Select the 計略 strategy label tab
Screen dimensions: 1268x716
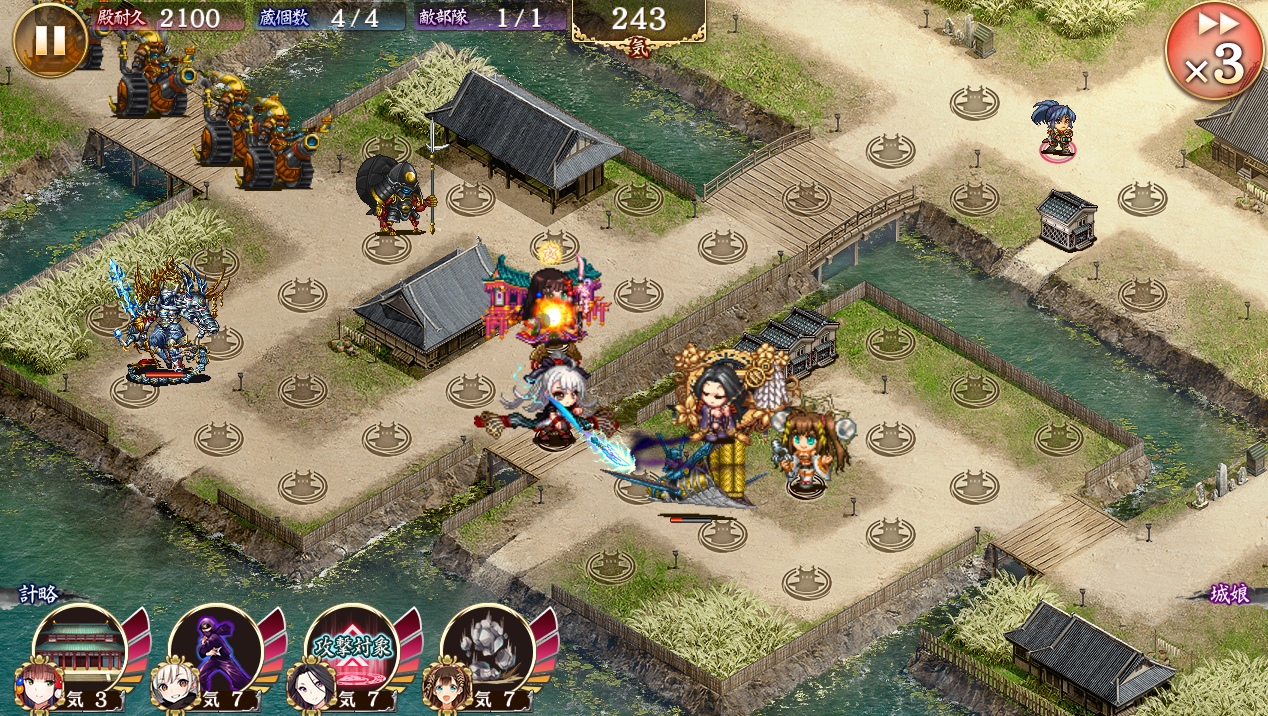pyautogui.click(x=38, y=594)
